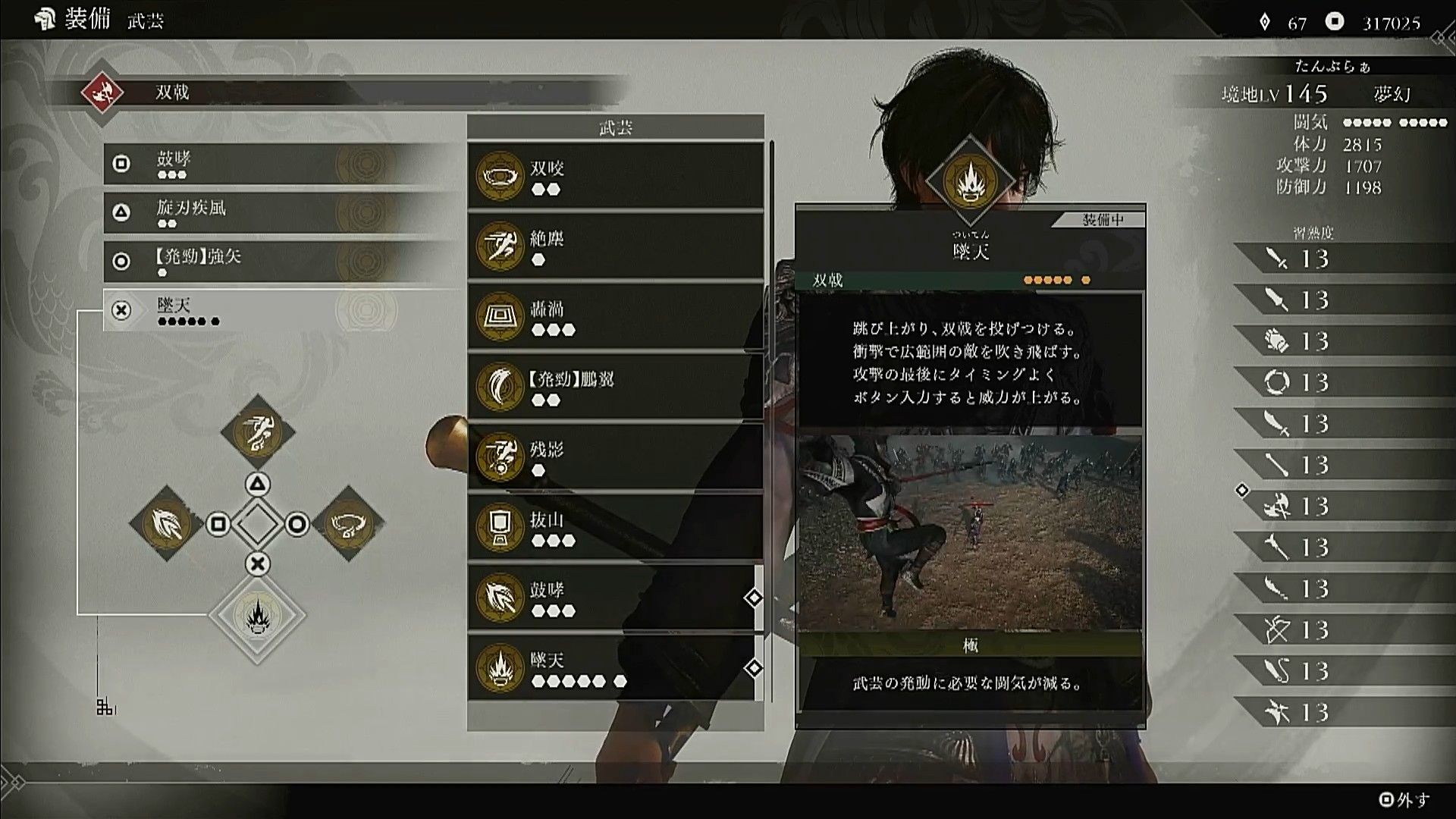Choose the 残影 battle art entry

tap(615, 457)
